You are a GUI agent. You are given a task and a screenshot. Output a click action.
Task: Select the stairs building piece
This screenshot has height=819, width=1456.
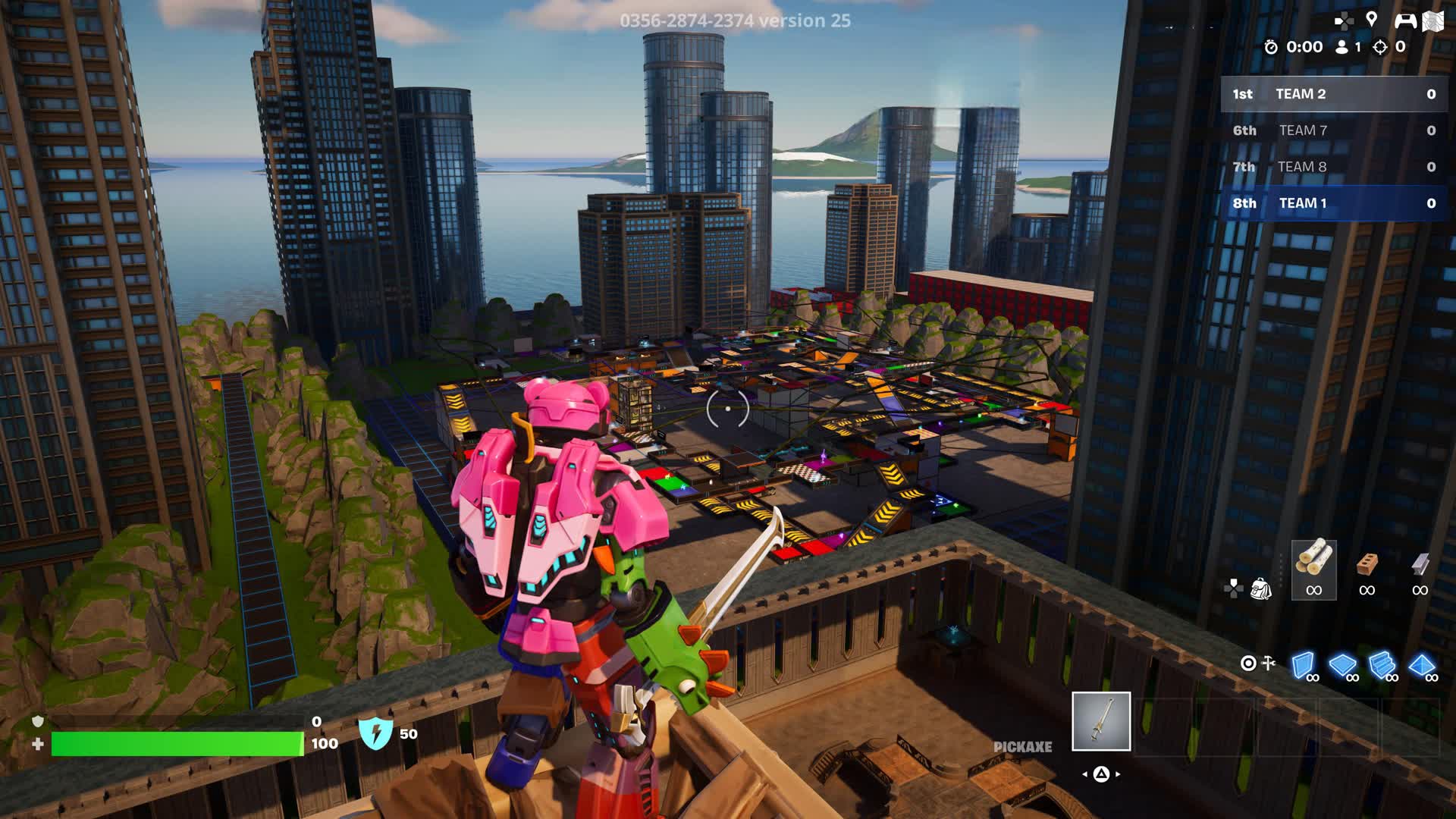coord(1382,665)
